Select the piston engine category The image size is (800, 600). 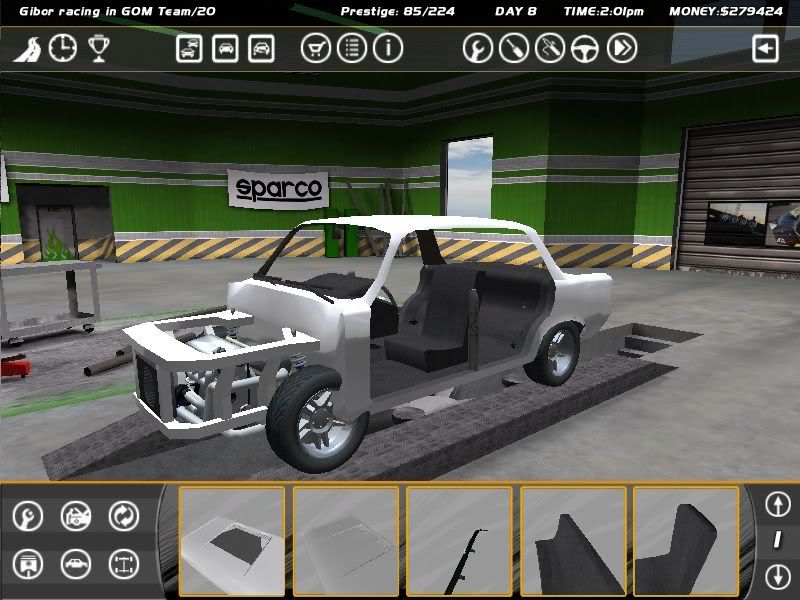(27, 564)
